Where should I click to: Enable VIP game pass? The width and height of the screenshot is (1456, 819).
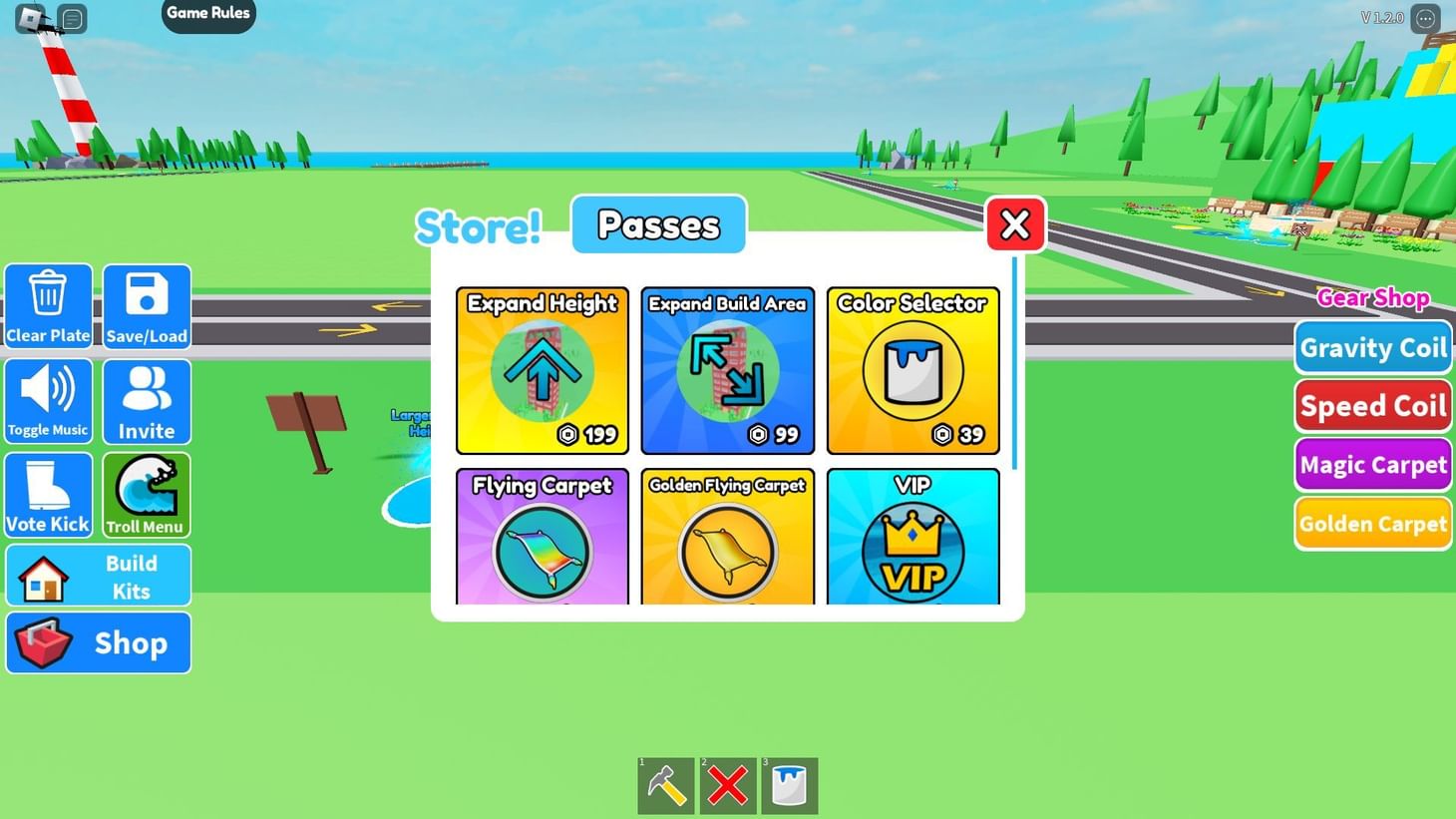(x=912, y=544)
